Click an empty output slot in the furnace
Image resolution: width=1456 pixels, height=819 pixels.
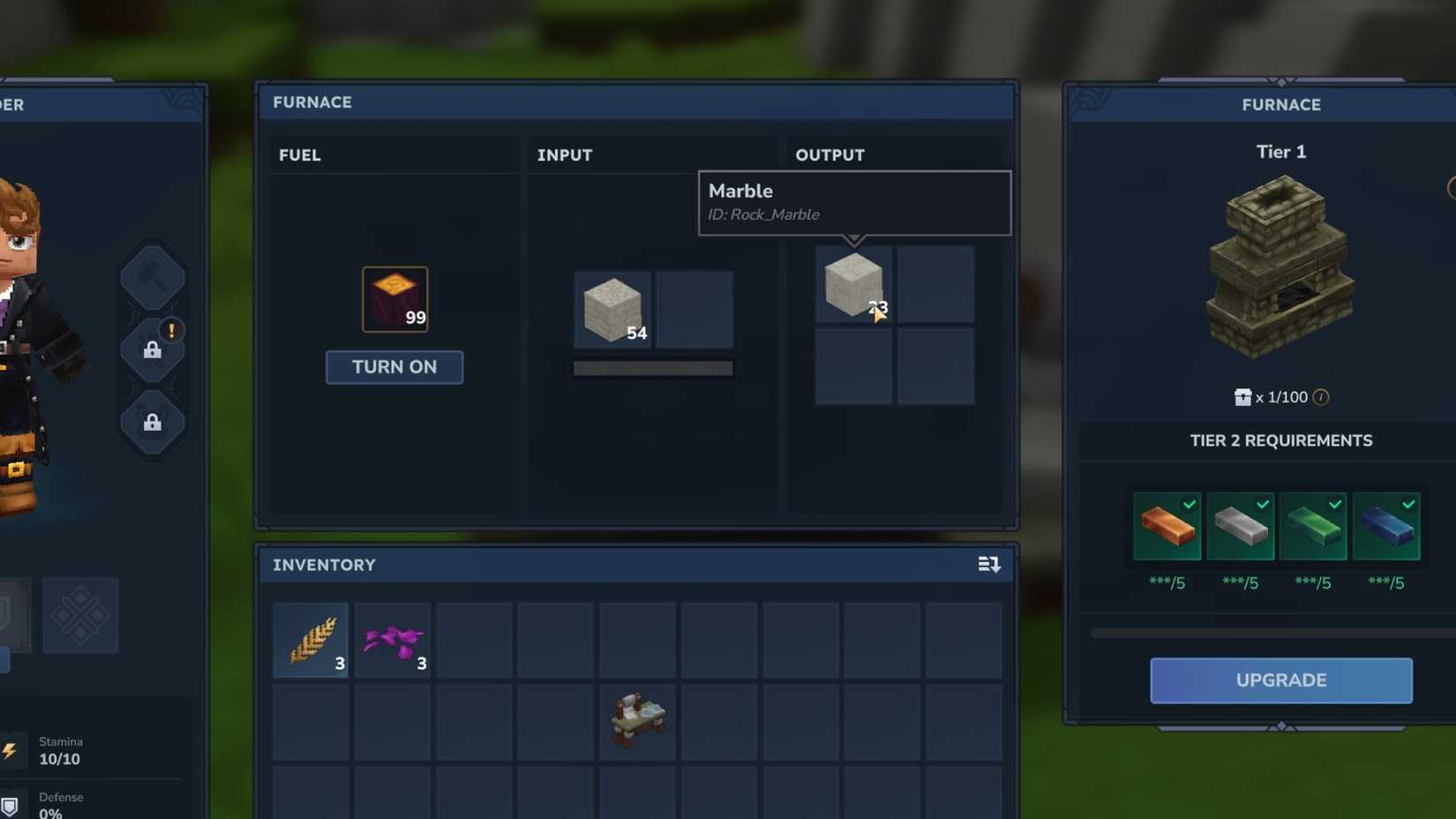click(x=934, y=284)
